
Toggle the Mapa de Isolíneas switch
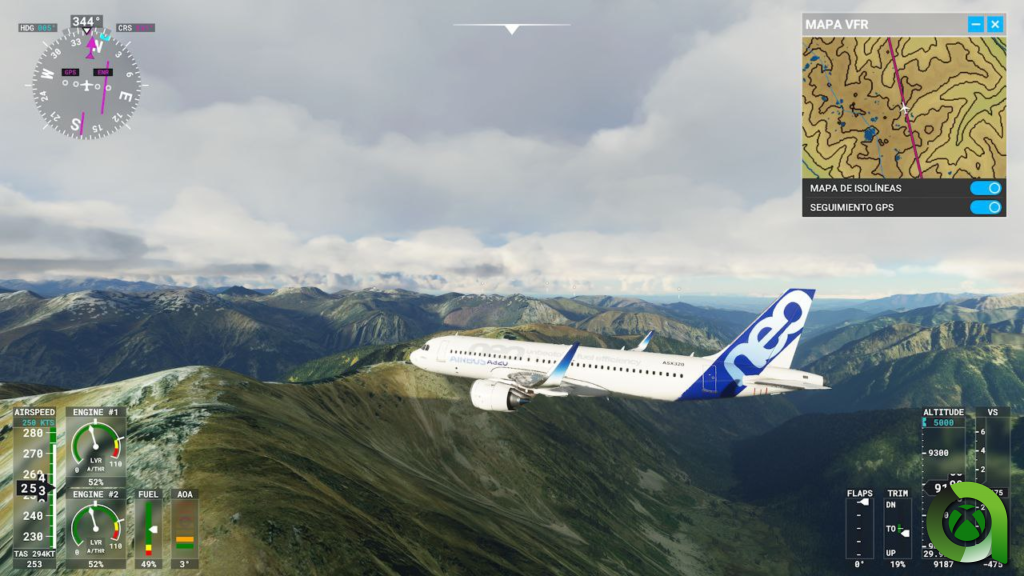click(985, 188)
